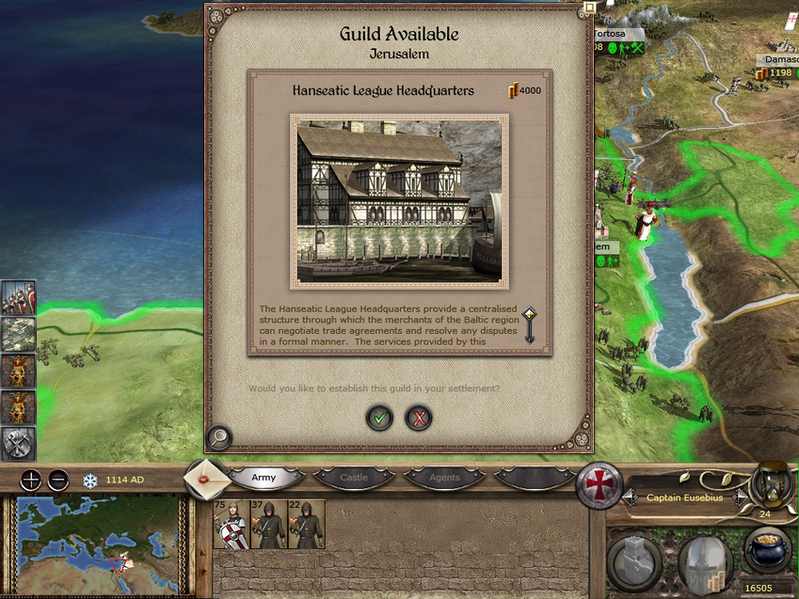This screenshot has height=599, width=799.
Task: Open the crossed hammers event icon
Action: tap(18, 443)
